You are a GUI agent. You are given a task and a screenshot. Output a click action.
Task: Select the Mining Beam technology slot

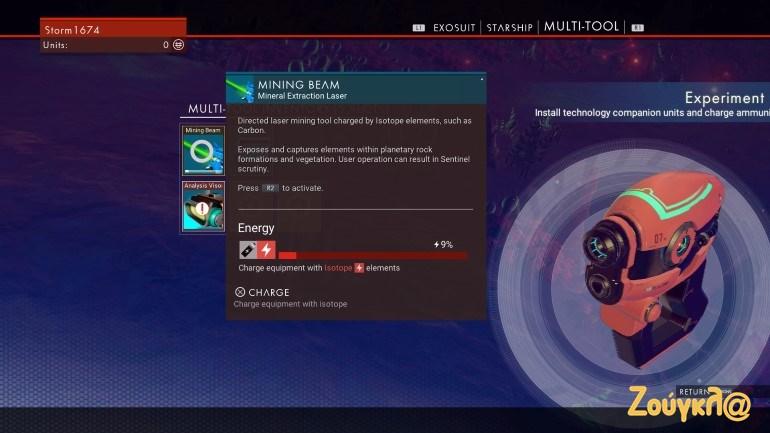coord(203,151)
